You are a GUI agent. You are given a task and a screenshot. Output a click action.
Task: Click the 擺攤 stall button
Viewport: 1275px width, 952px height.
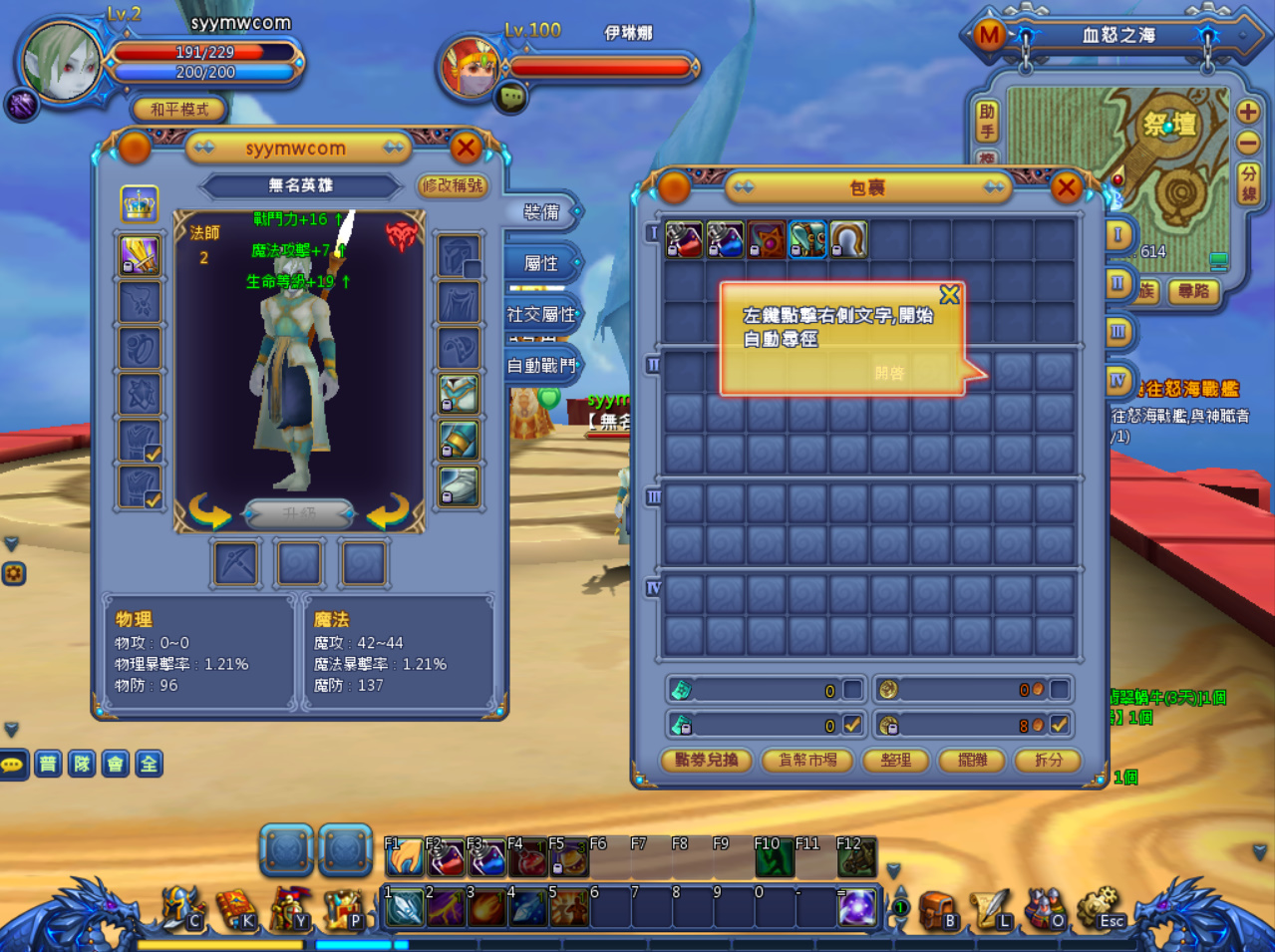pyautogui.click(x=972, y=760)
